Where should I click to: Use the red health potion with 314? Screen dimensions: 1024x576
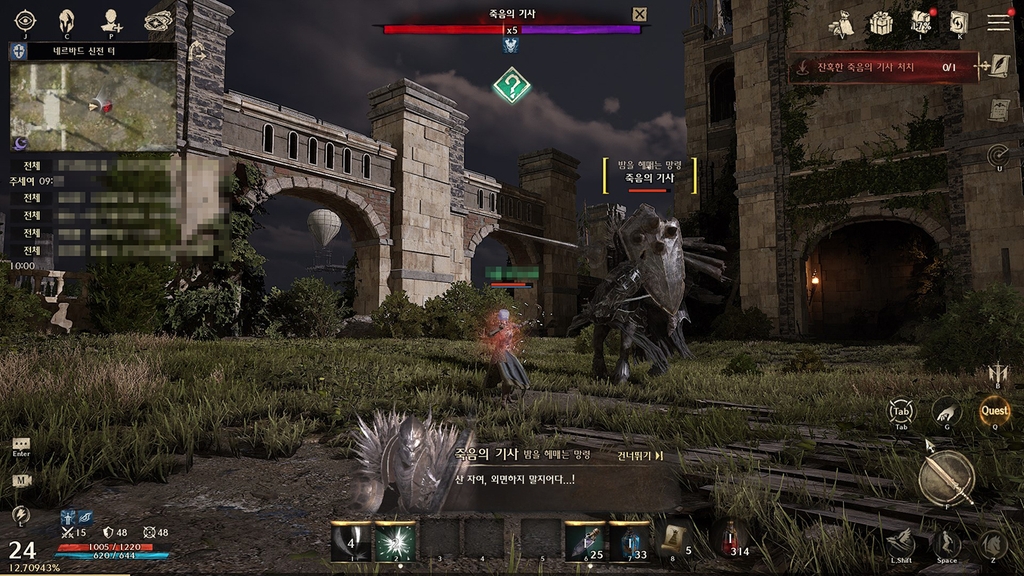tap(729, 540)
